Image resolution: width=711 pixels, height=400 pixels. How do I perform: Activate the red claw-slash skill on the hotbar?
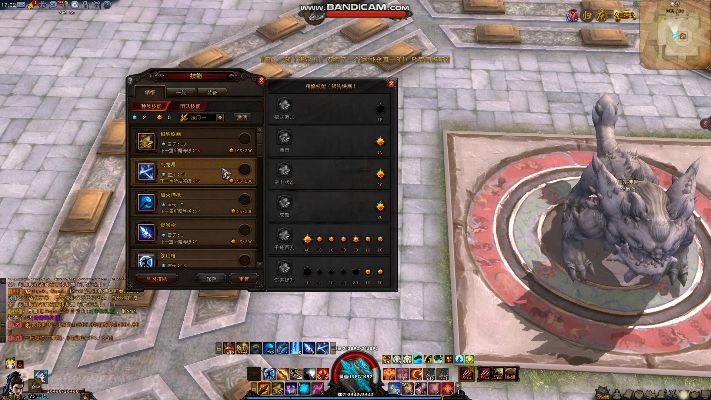click(468, 375)
